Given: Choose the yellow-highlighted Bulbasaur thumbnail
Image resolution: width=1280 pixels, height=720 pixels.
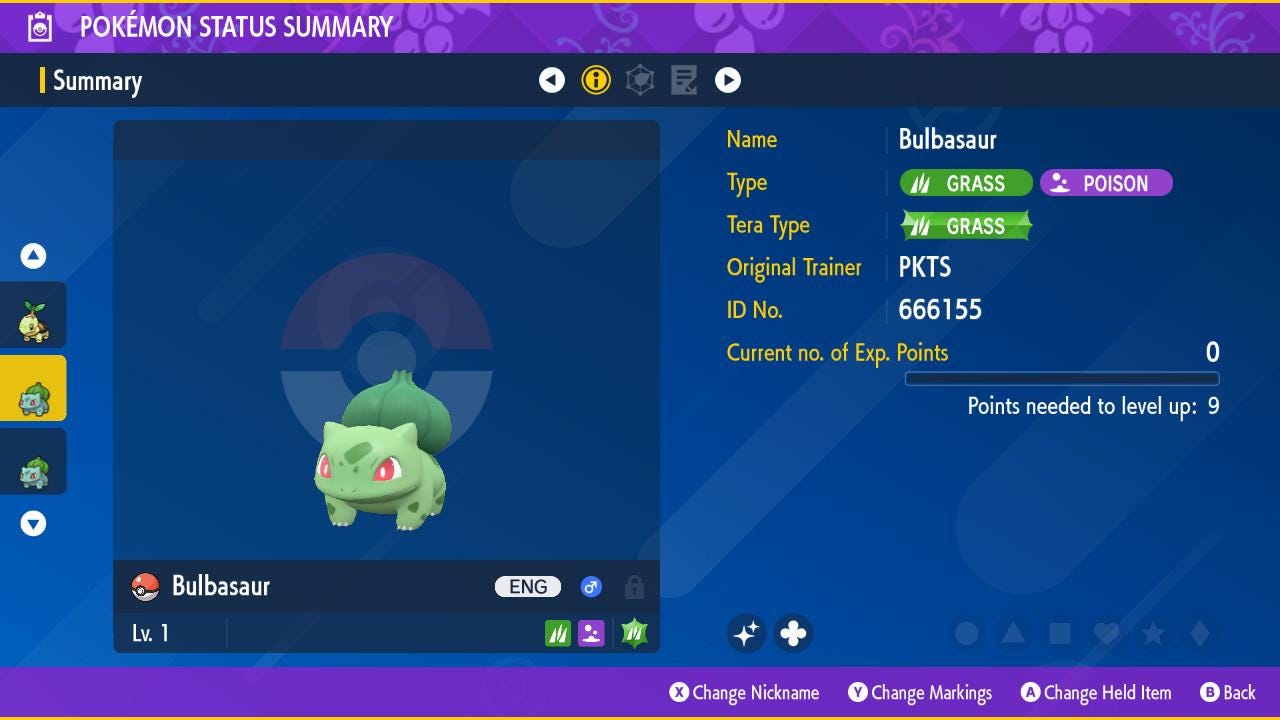Looking at the screenshot, I should click(34, 389).
